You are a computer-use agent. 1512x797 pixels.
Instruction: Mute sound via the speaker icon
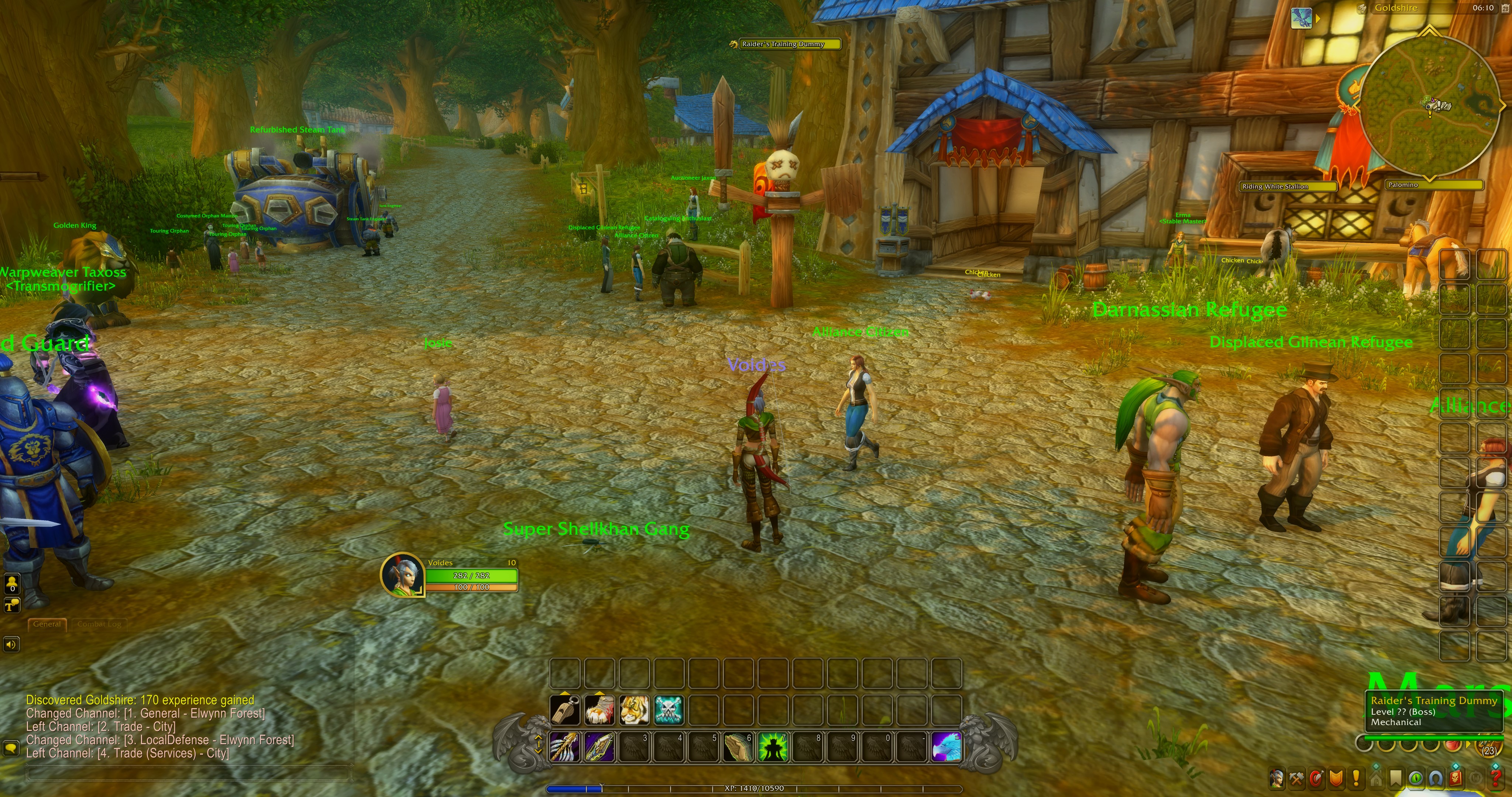11,644
